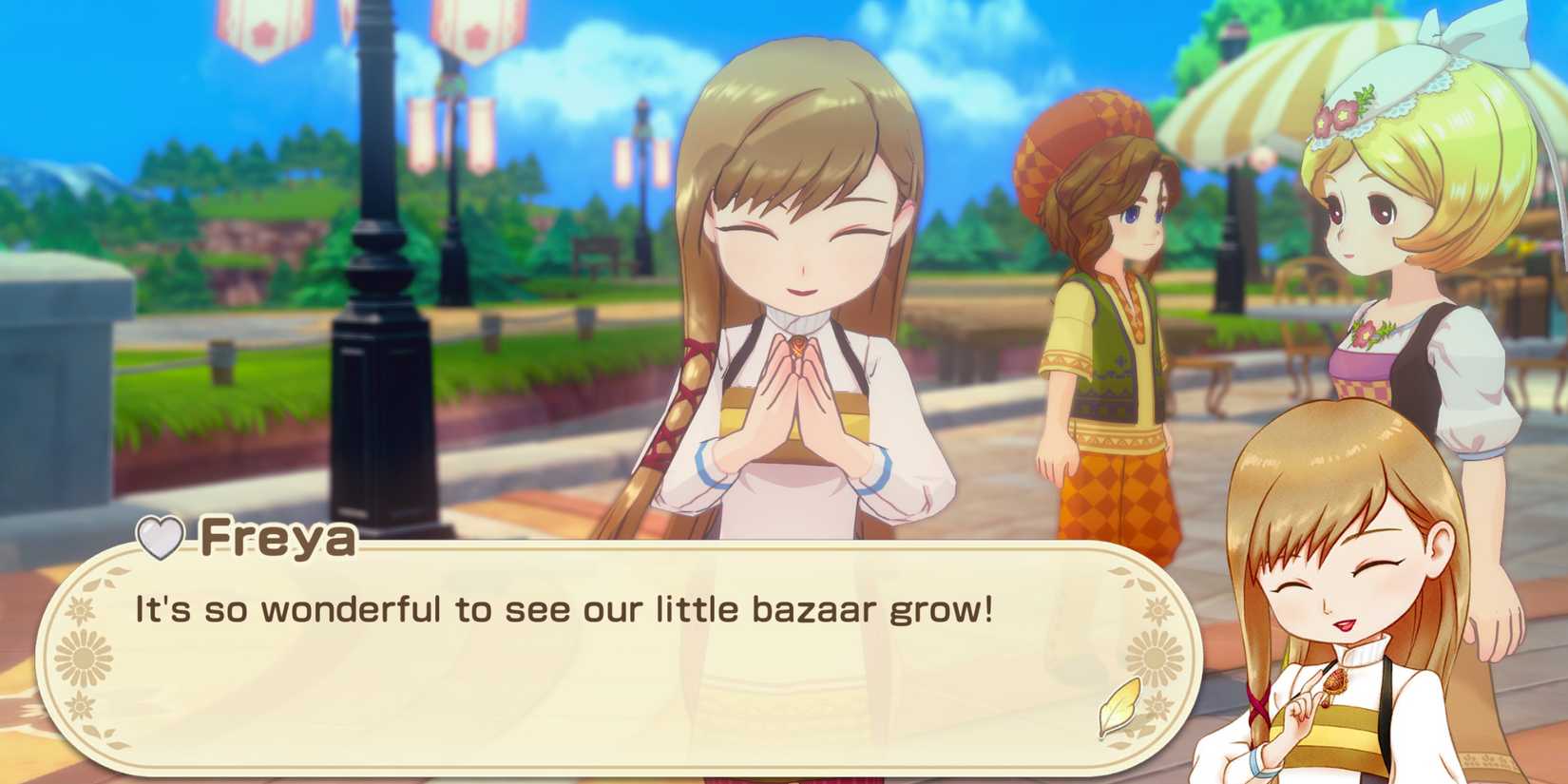
Task: Toggle the heart affection indicator next to Freya
Action: [x=160, y=538]
